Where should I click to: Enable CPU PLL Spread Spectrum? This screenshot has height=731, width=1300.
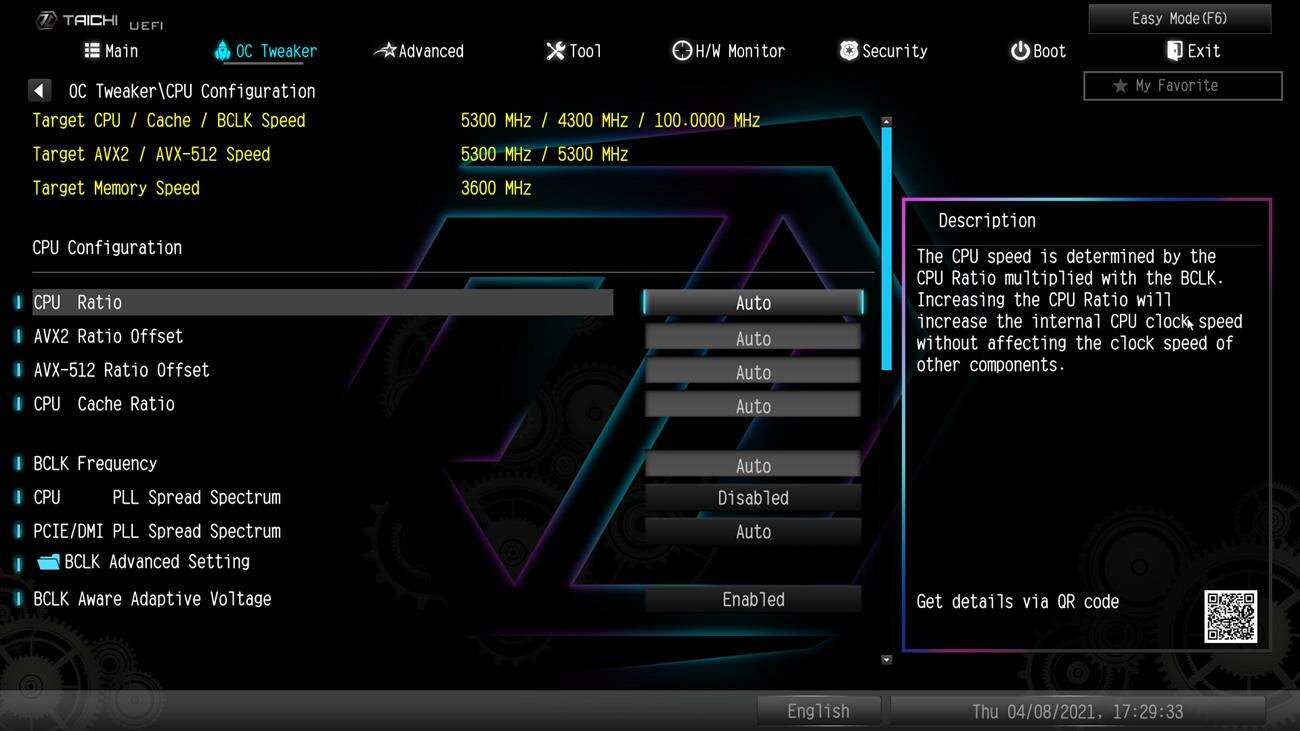pyautogui.click(x=753, y=497)
